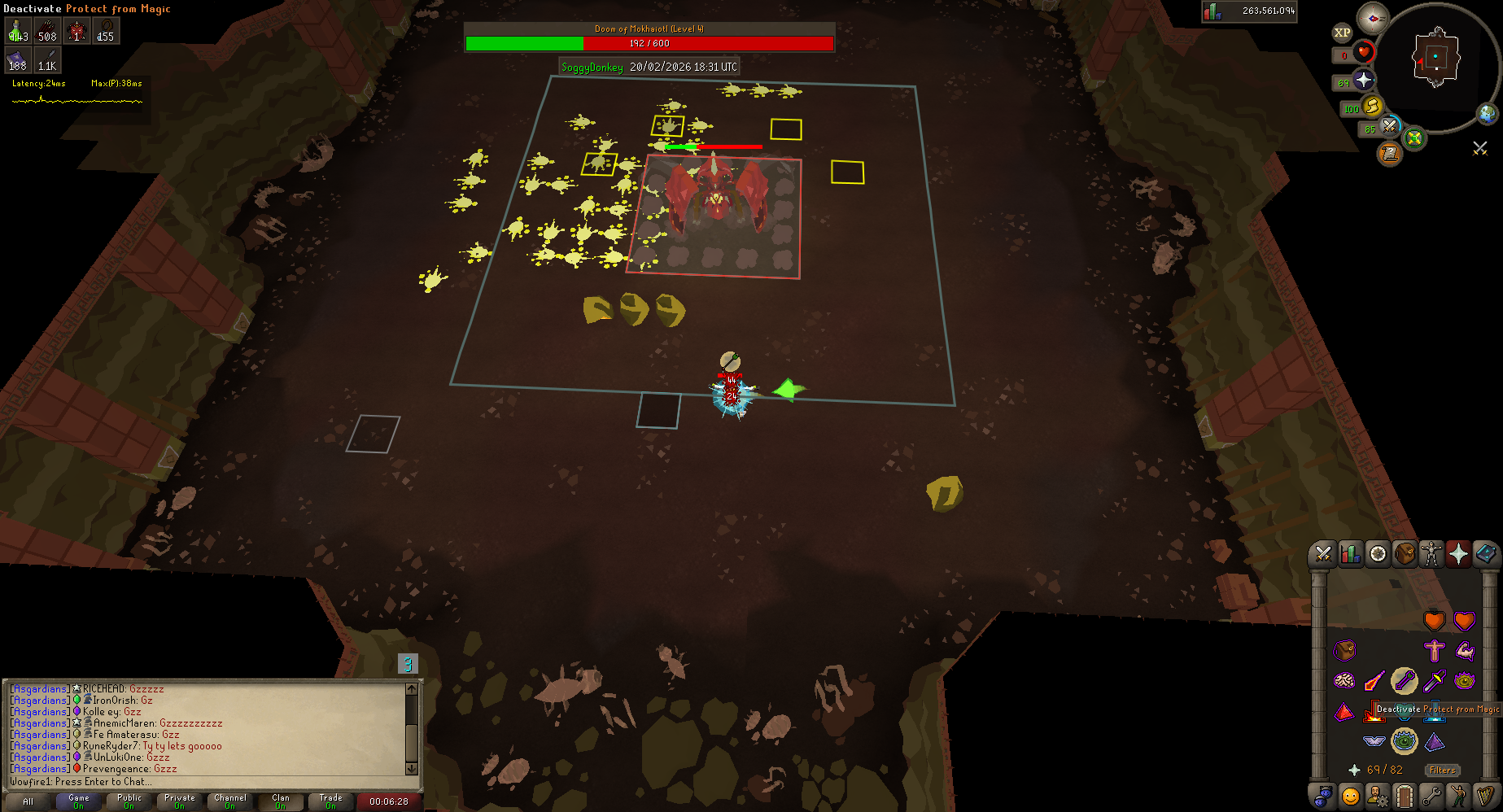Show the Worn Equipment tab
The image size is (1503, 812).
pos(1431,554)
